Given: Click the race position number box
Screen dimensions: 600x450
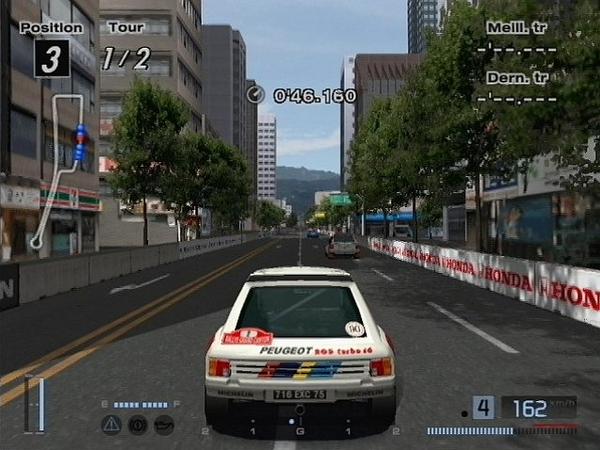Looking at the screenshot, I should [x=52, y=58].
